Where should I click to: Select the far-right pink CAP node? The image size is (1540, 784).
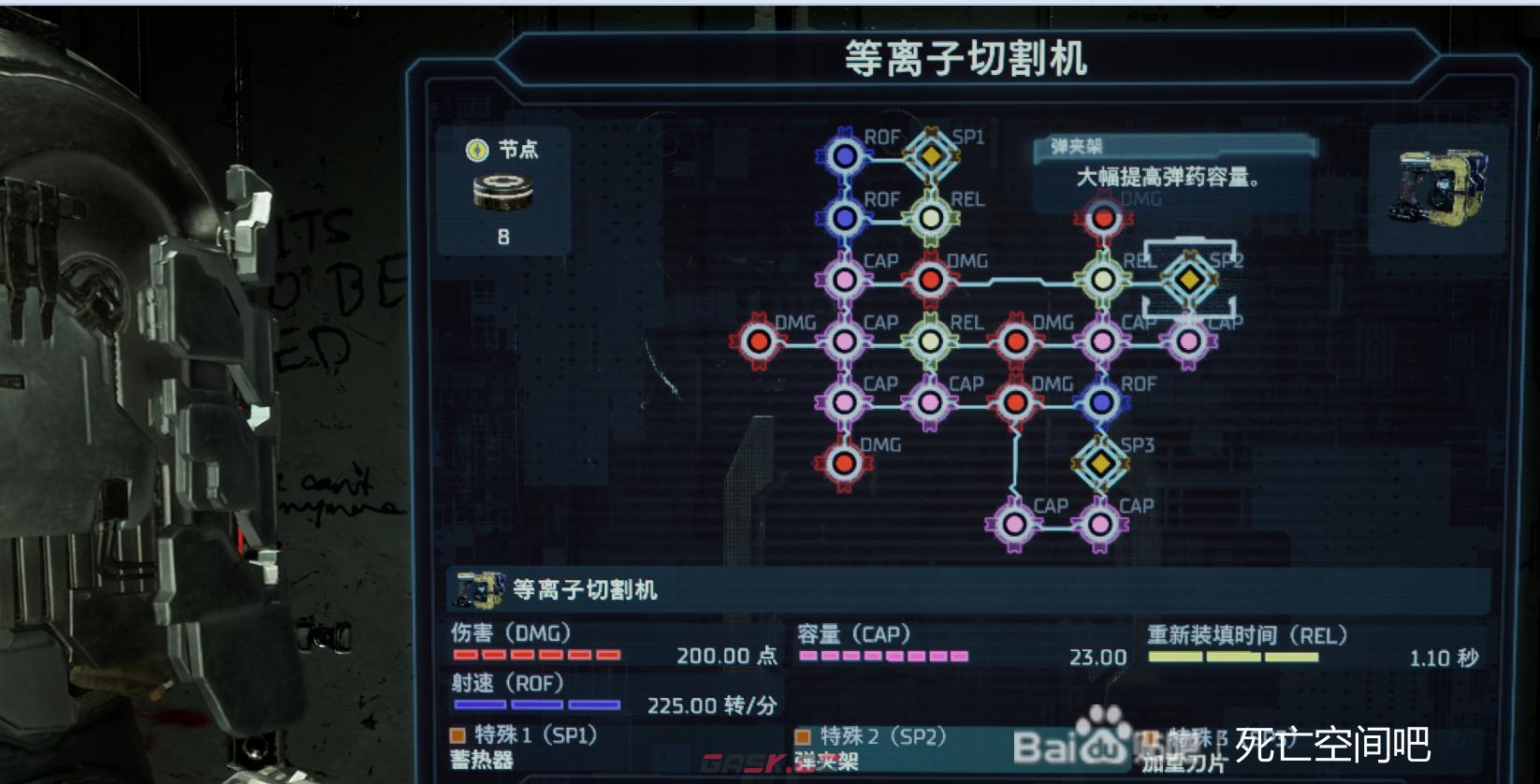pos(1187,341)
